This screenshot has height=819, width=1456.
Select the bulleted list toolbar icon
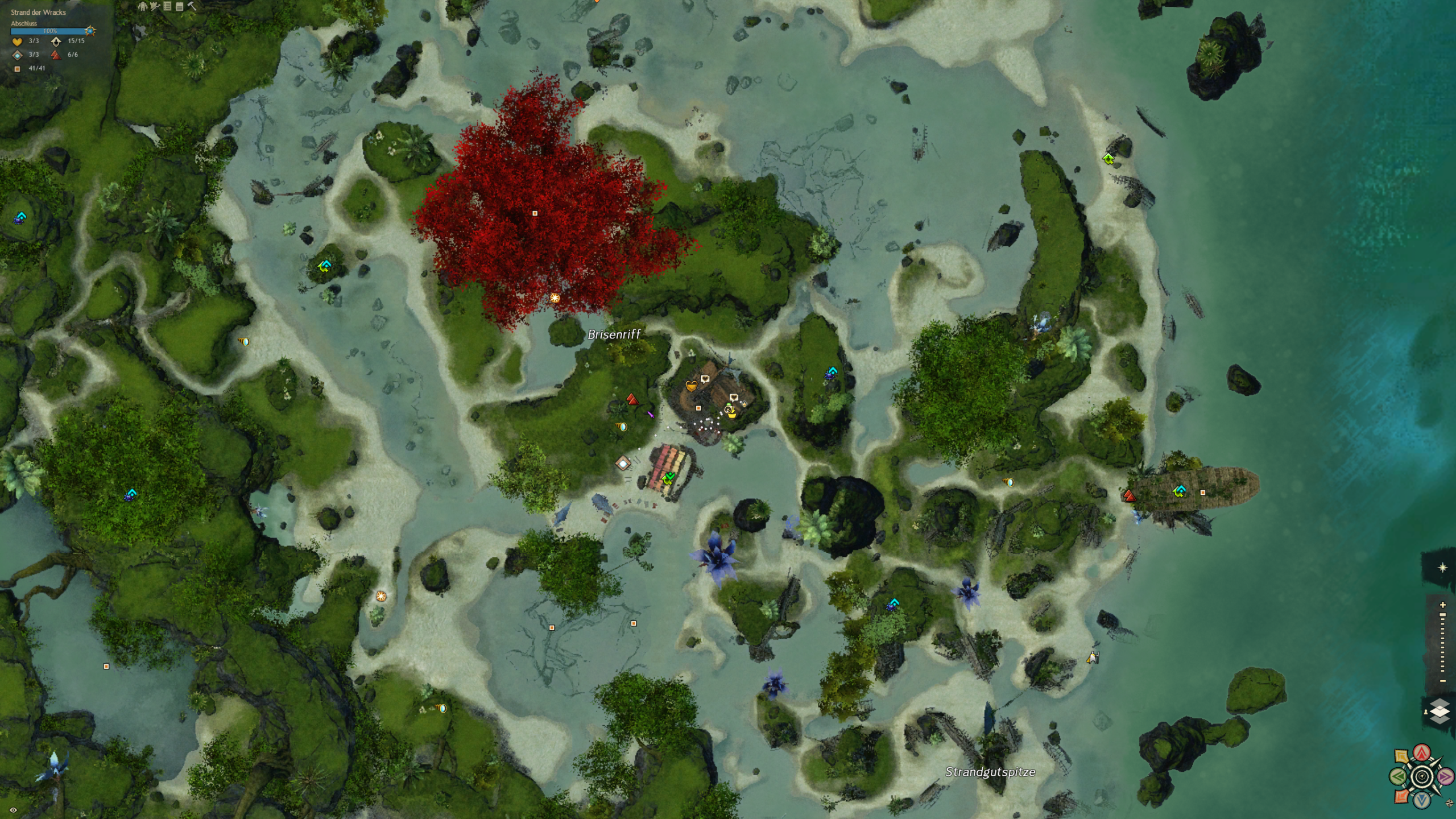coord(167,6)
